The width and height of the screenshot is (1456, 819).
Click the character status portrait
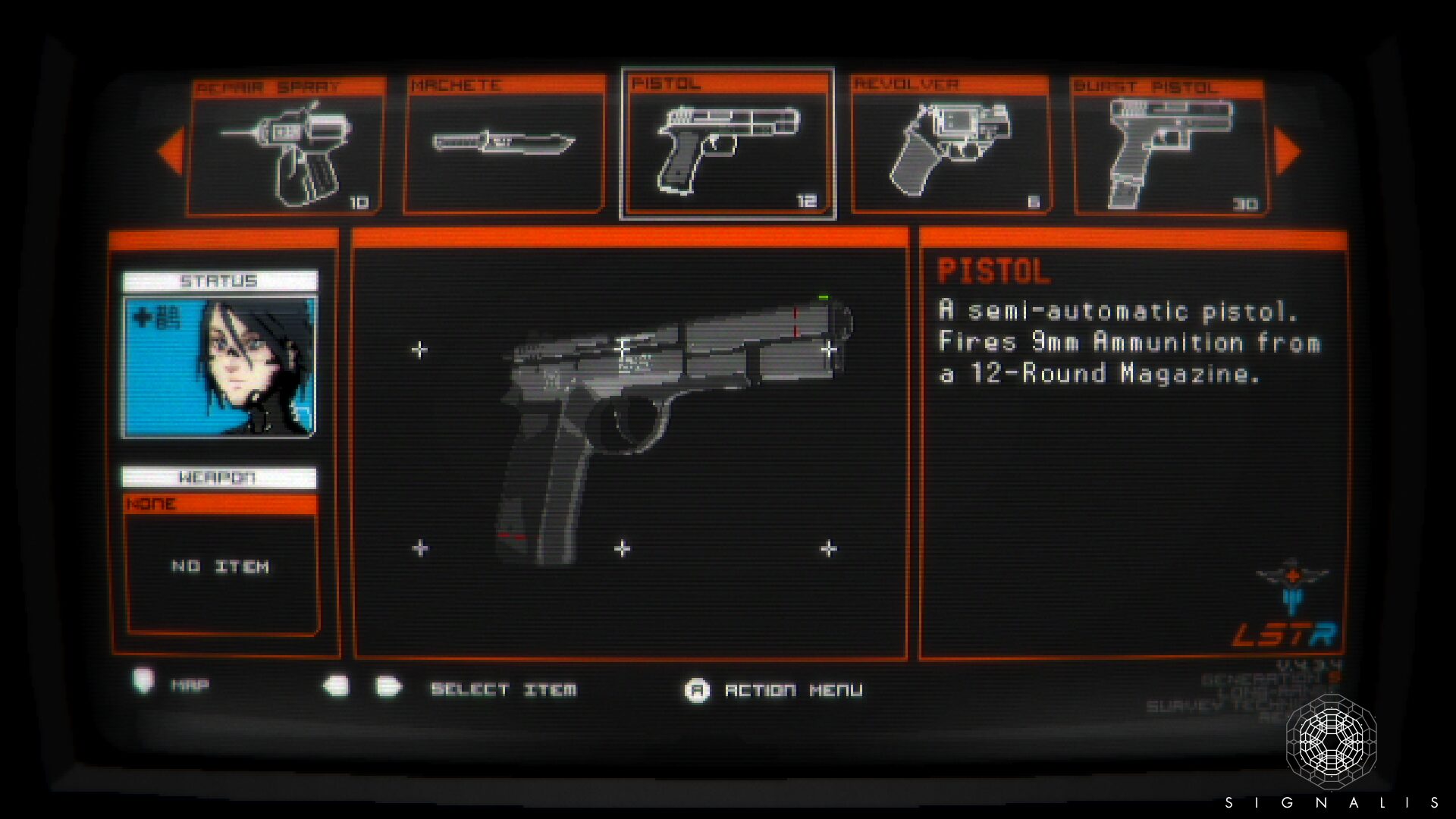220,367
